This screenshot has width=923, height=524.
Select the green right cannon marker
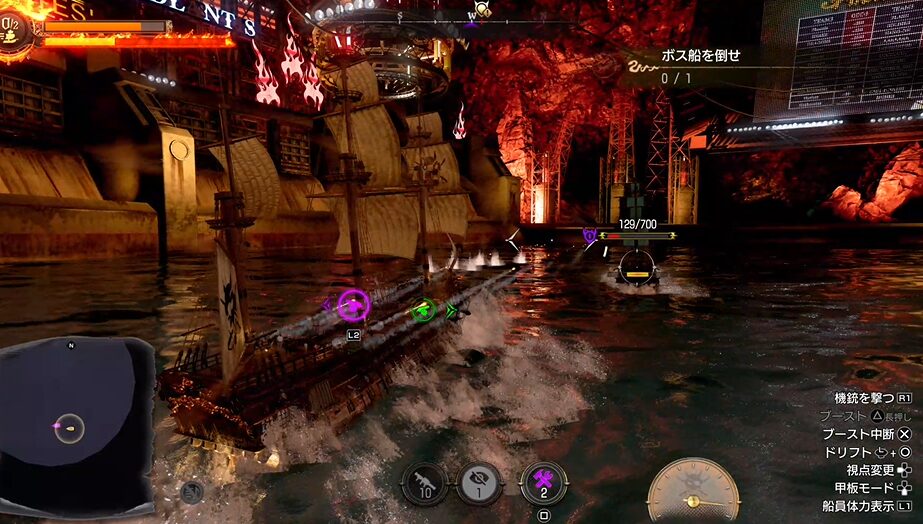click(x=424, y=309)
